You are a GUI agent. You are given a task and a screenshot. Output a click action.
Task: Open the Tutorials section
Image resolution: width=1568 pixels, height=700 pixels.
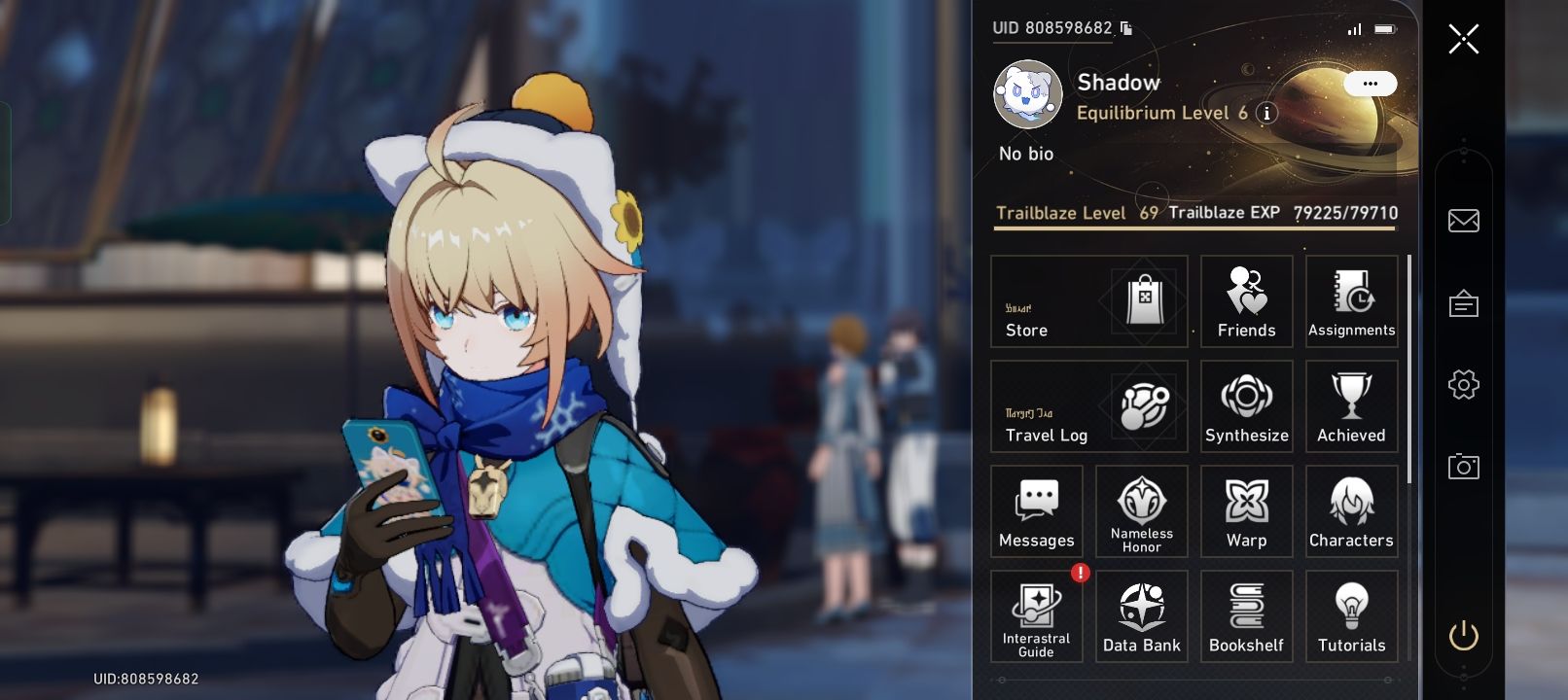coord(1351,615)
